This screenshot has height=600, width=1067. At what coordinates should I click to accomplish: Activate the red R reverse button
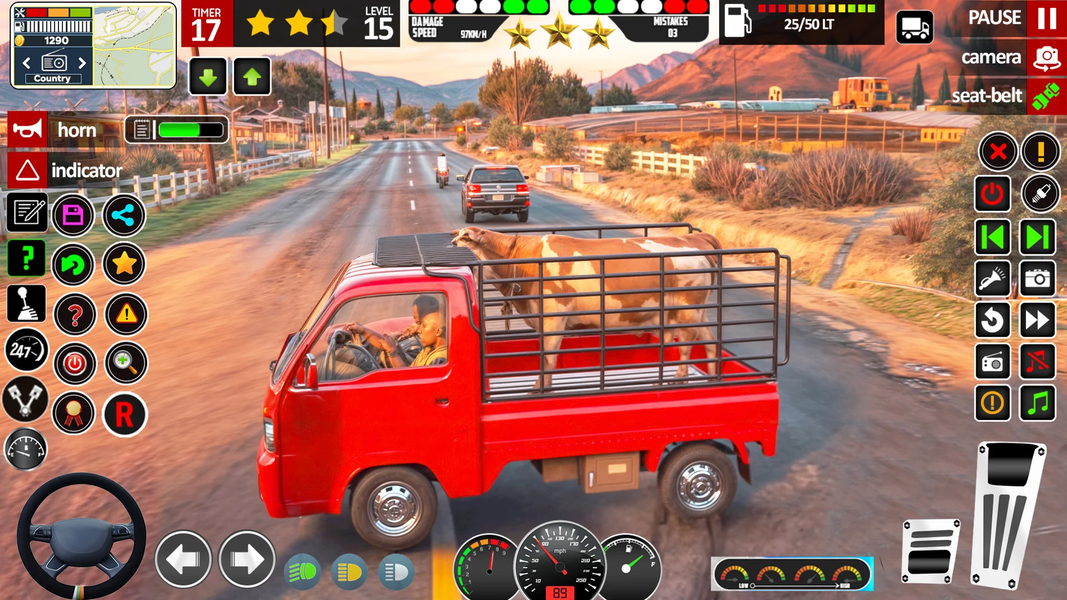point(125,413)
